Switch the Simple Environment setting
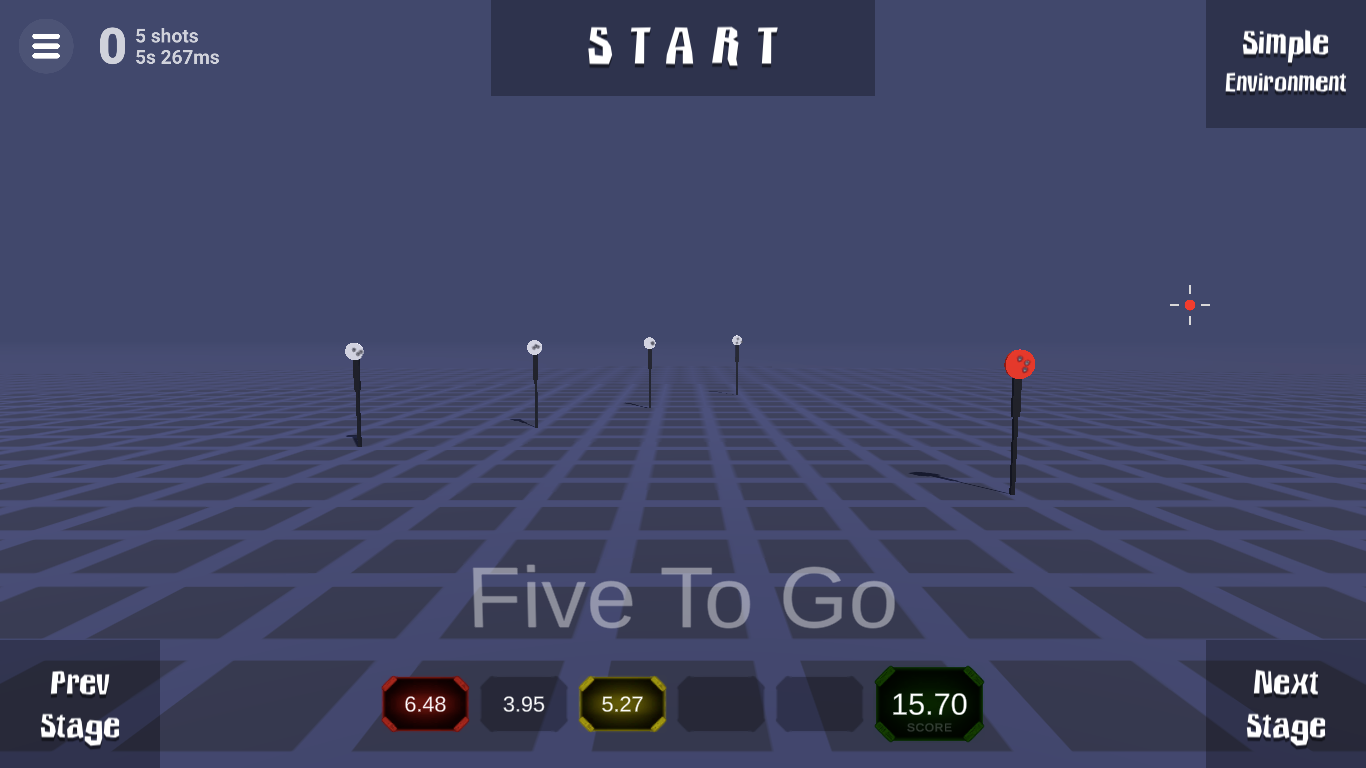Image resolution: width=1366 pixels, height=768 pixels. click(1285, 62)
